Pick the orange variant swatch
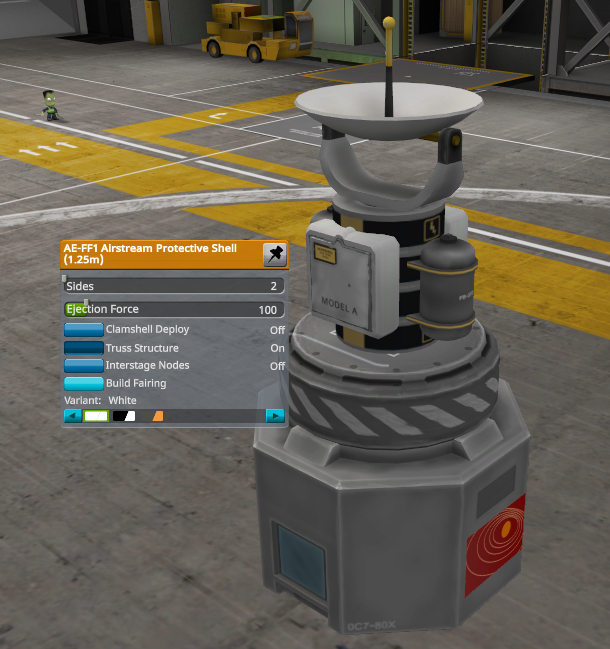This screenshot has width=610, height=649. (157, 416)
